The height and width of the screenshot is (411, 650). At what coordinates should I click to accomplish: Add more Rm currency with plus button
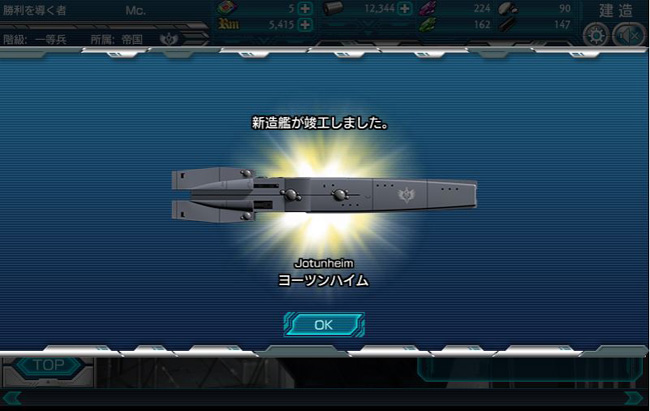(304, 25)
